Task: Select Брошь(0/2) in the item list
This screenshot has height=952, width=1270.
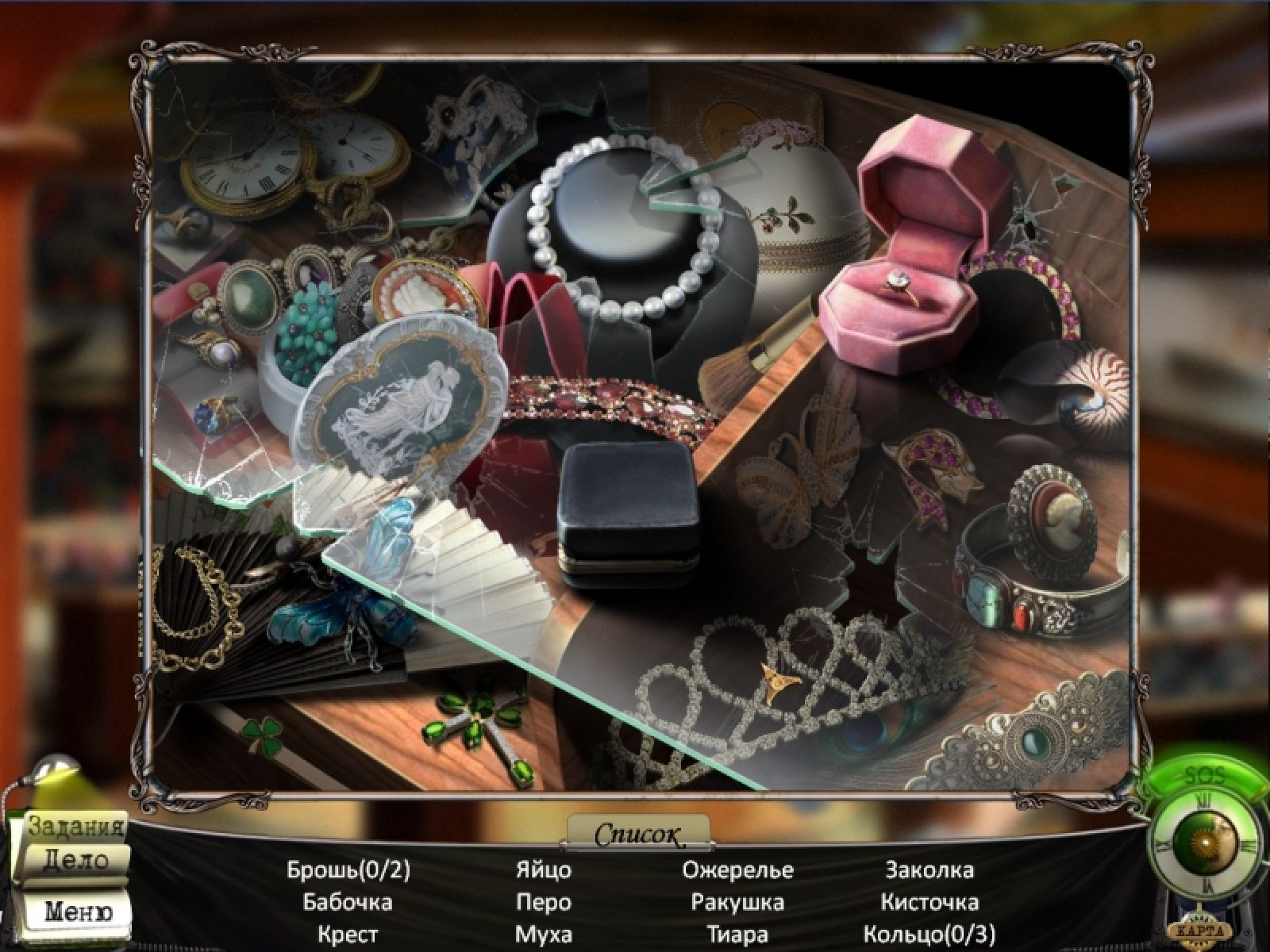Action: pyautogui.click(x=348, y=870)
